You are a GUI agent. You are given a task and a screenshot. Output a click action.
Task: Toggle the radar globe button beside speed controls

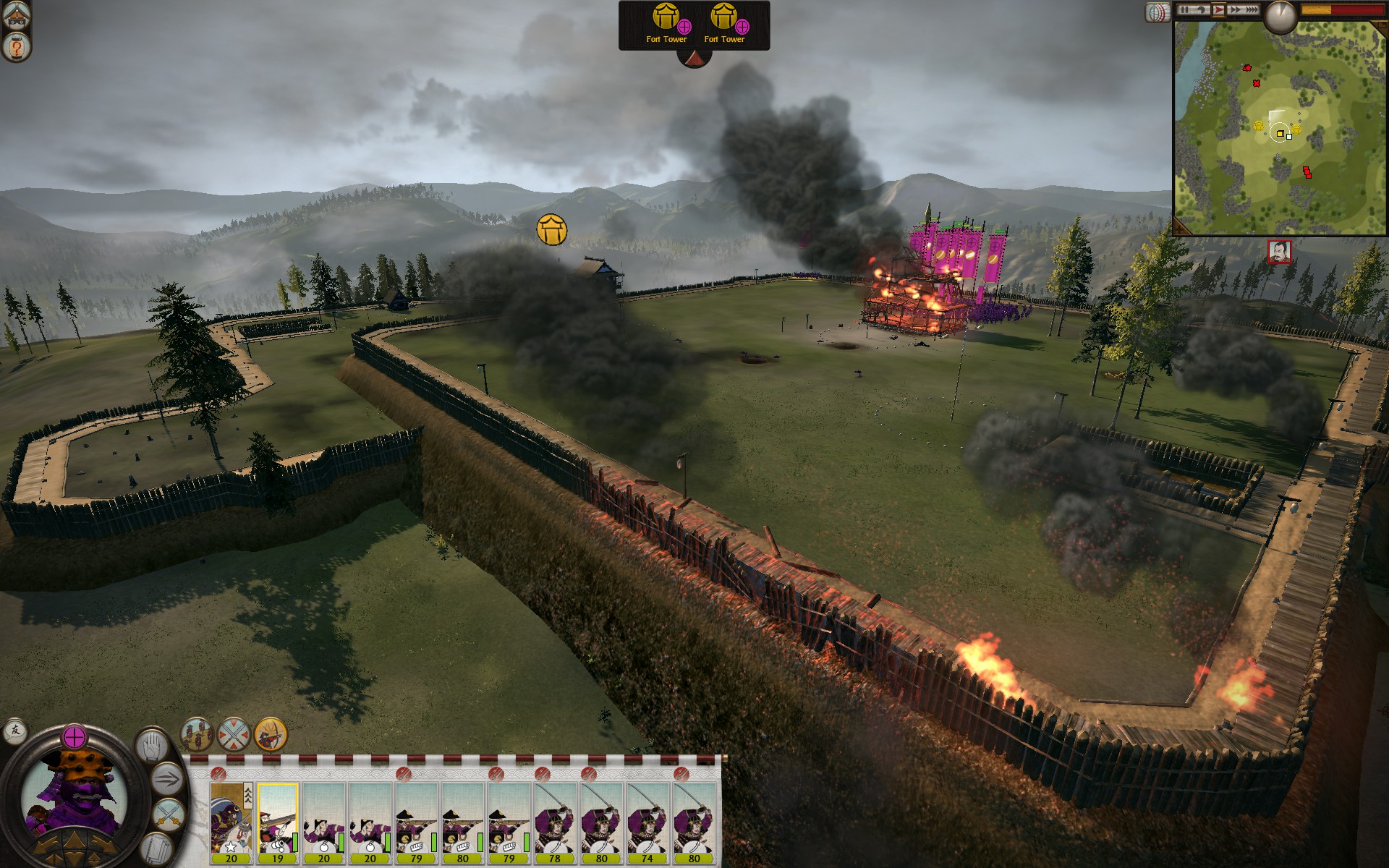[x=1157, y=12]
